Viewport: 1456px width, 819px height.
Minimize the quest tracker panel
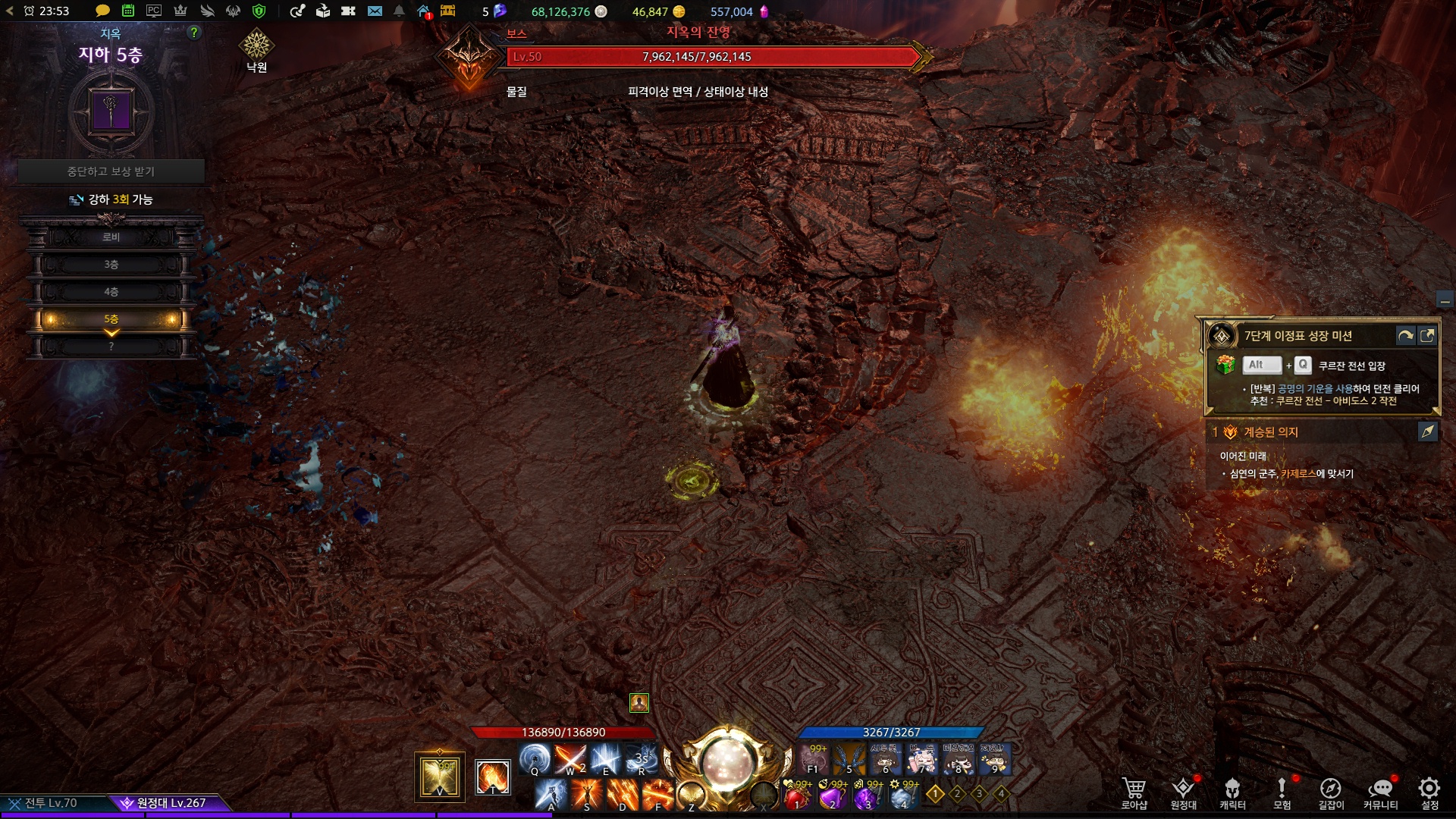coord(1445,301)
